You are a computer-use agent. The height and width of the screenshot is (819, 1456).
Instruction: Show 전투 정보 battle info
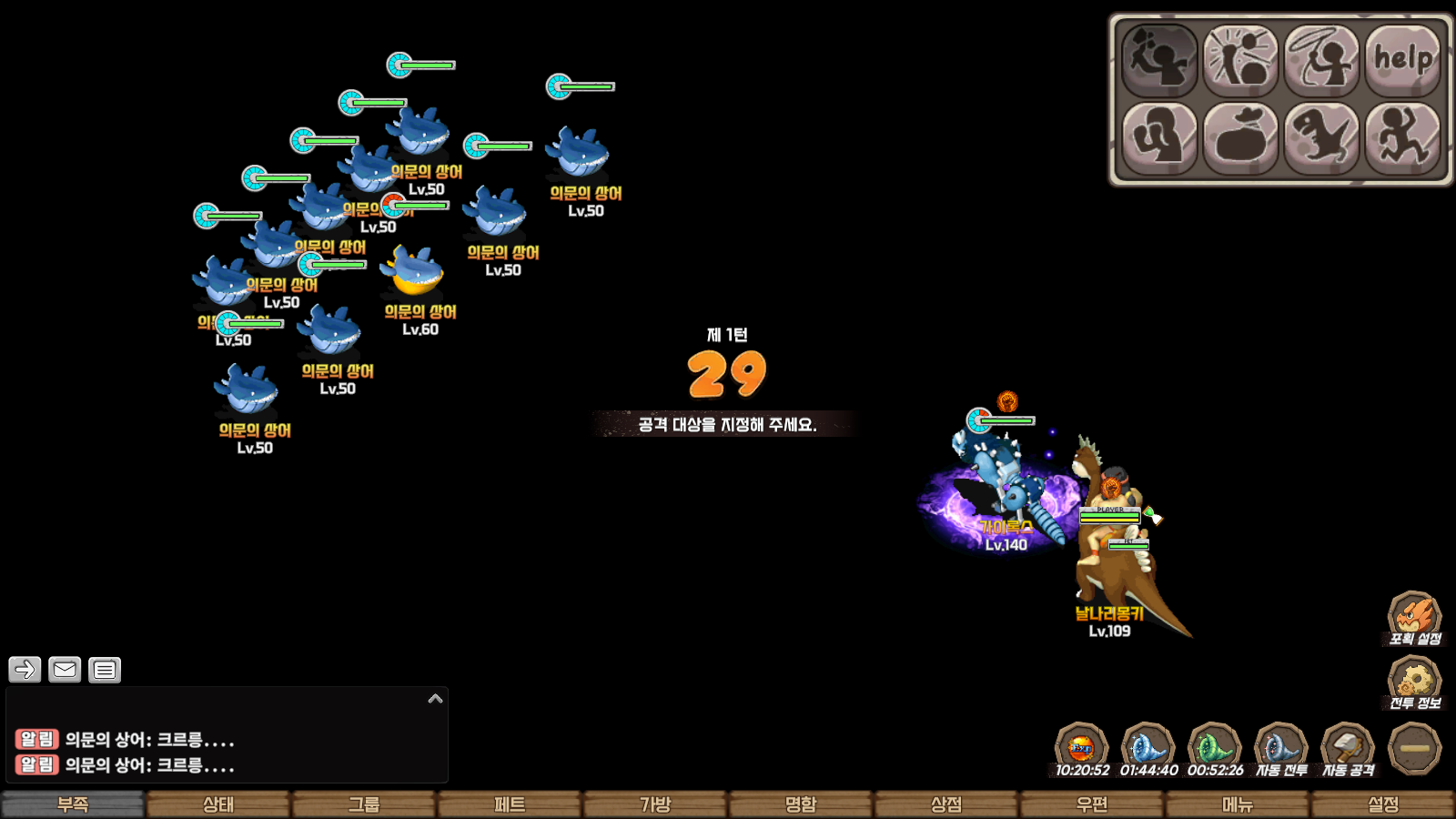point(1414,682)
